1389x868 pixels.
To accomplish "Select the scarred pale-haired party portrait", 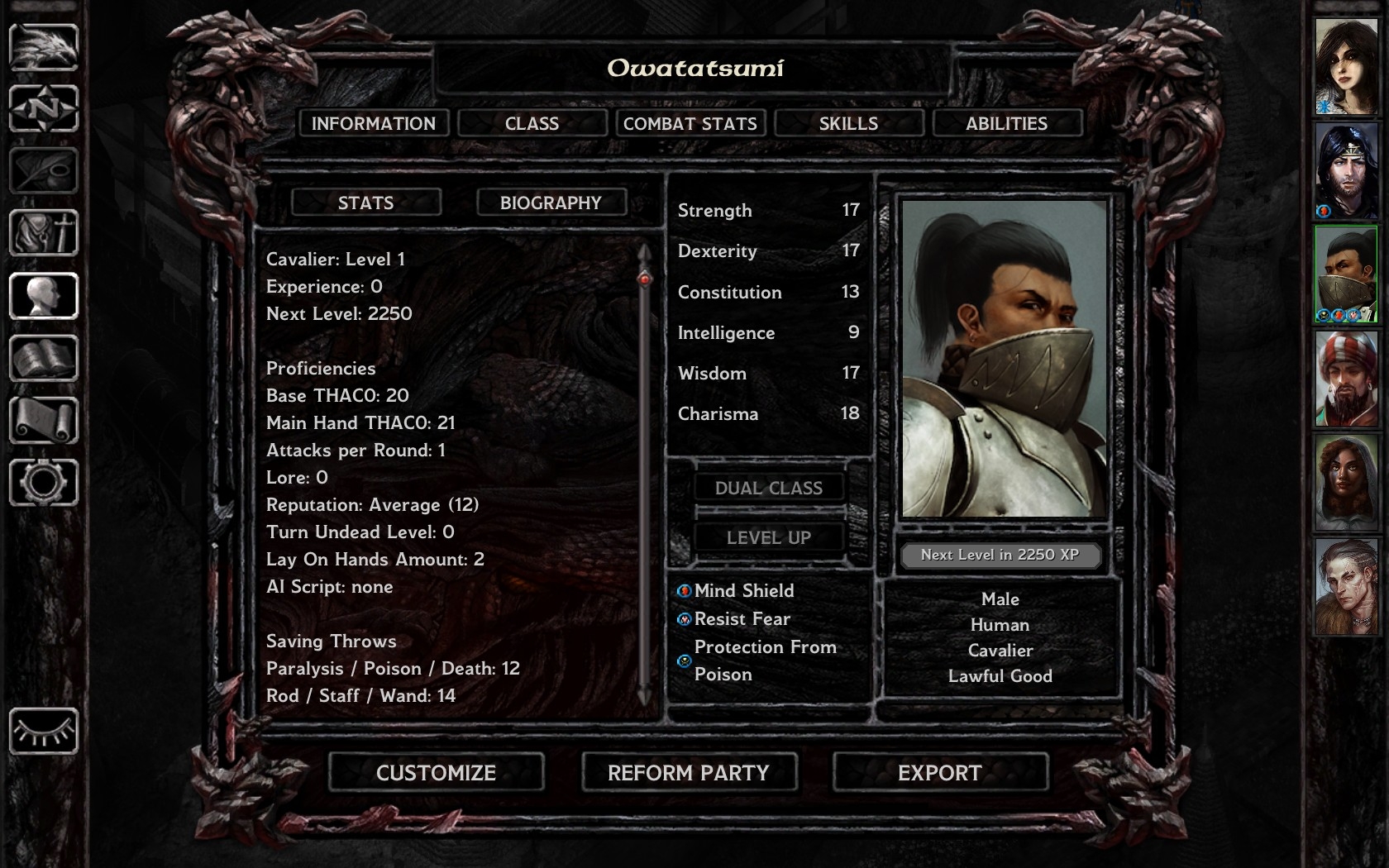I will coord(1346,587).
